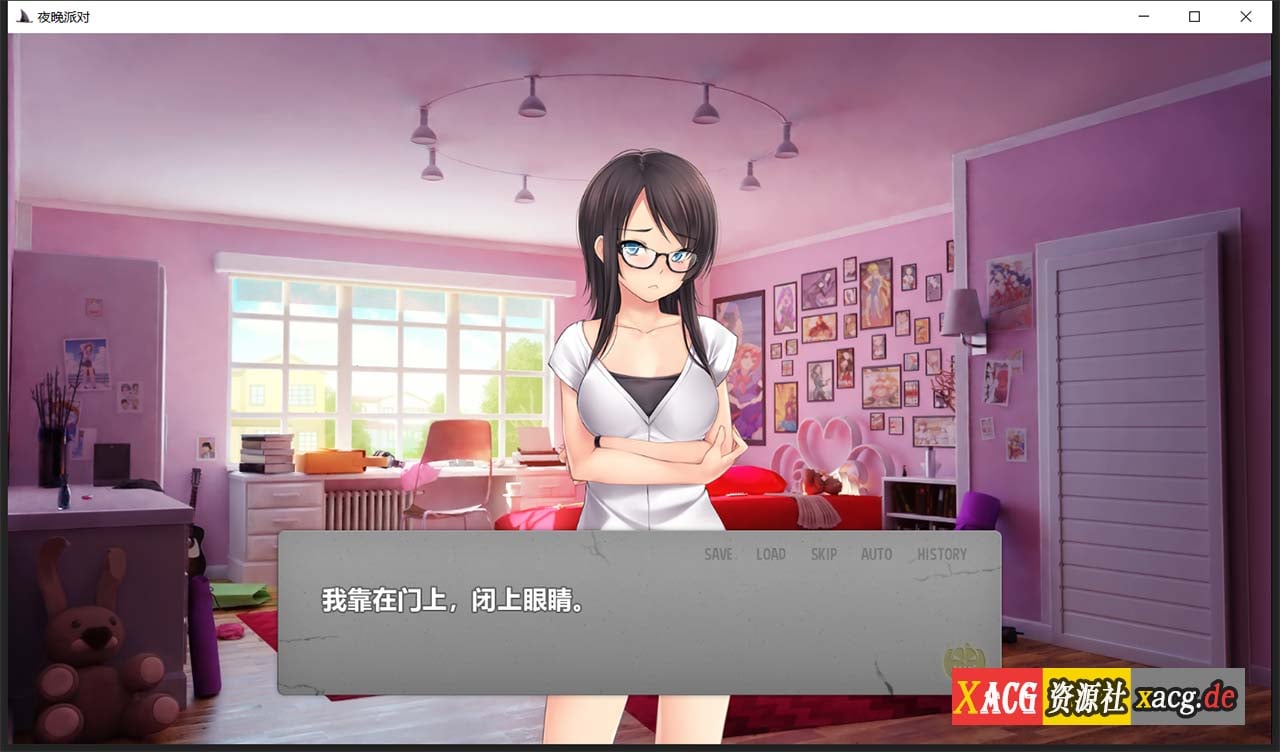The width and height of the screenshot is (1280, 752).
Task: Enable SKIP mode to fast-forward dialogue
Action: (x=824, y=553)
